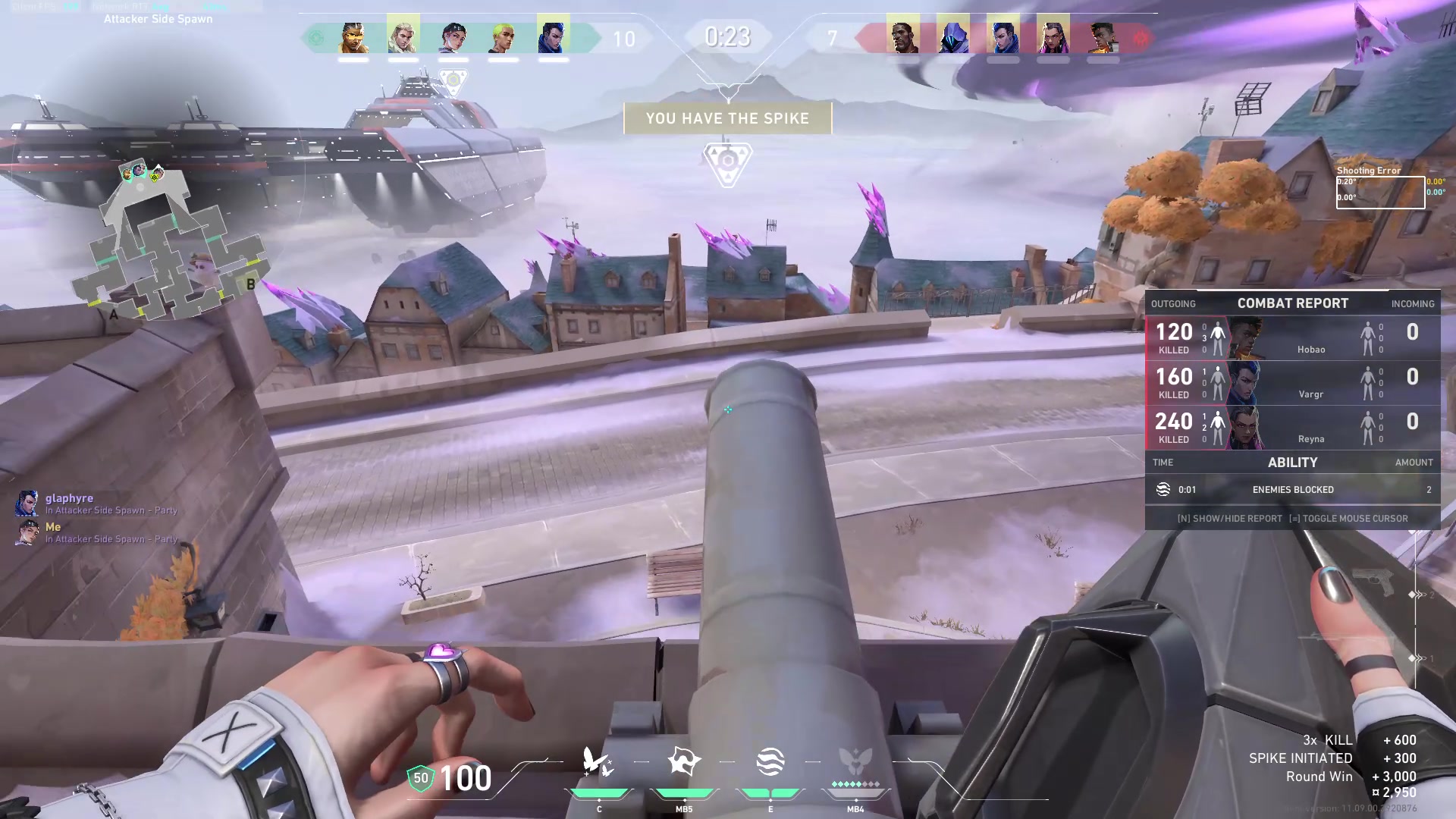Screen dimensions: 1456x819
Task: Activate the Pick-Me-Up ability icon
Action: 598,761
